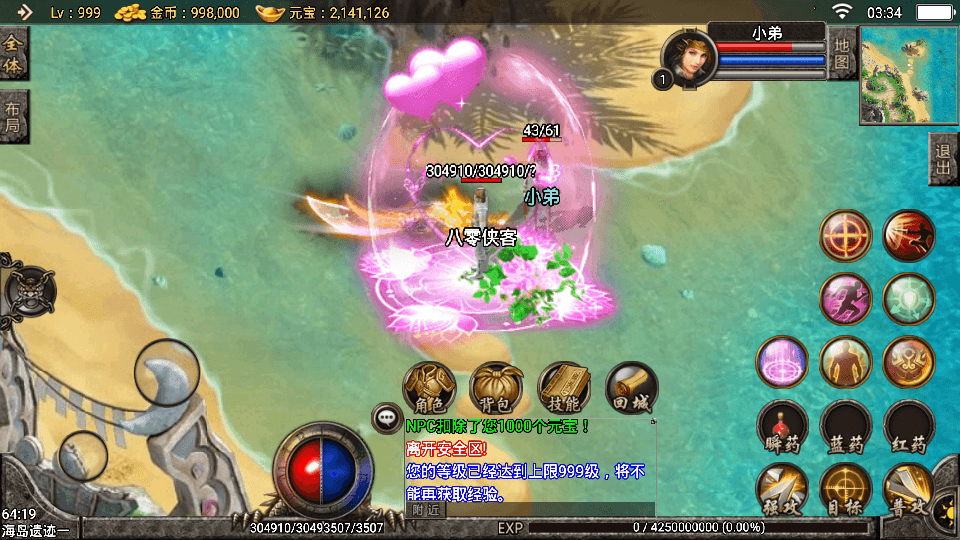Tap the 目标 target selector
The height and width of the screenshot is (540, 960).
(x=845, y=490)
